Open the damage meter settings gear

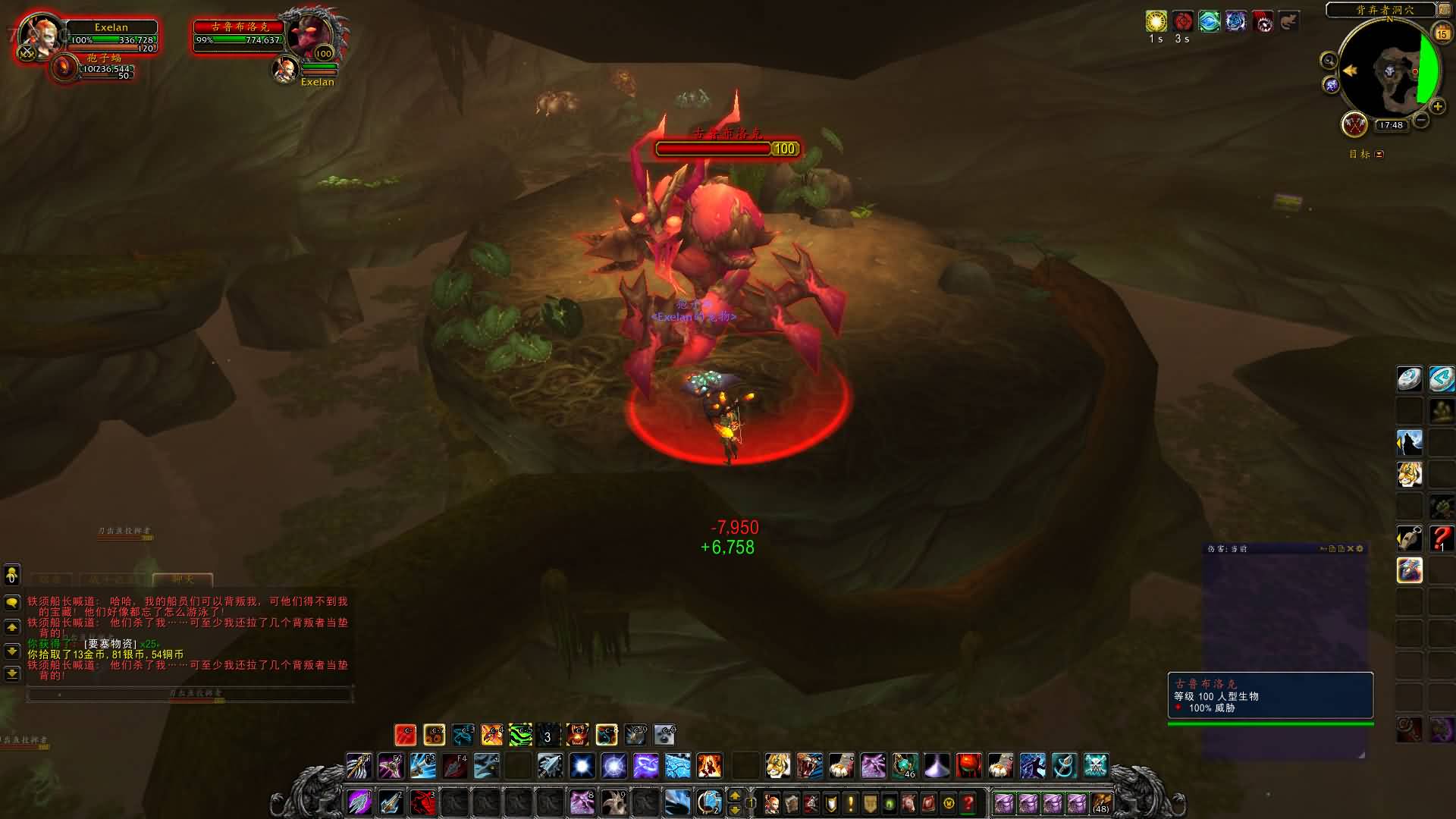[x=1360, y=548]
